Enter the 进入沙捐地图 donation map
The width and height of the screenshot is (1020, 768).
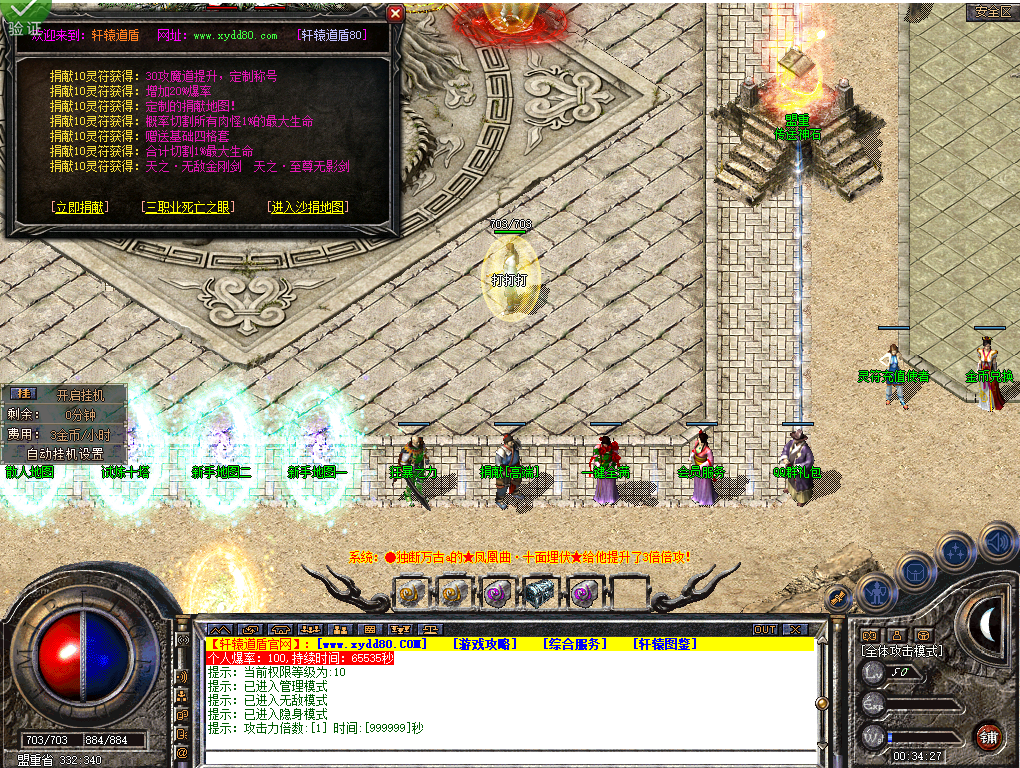[x=307, y=207]
